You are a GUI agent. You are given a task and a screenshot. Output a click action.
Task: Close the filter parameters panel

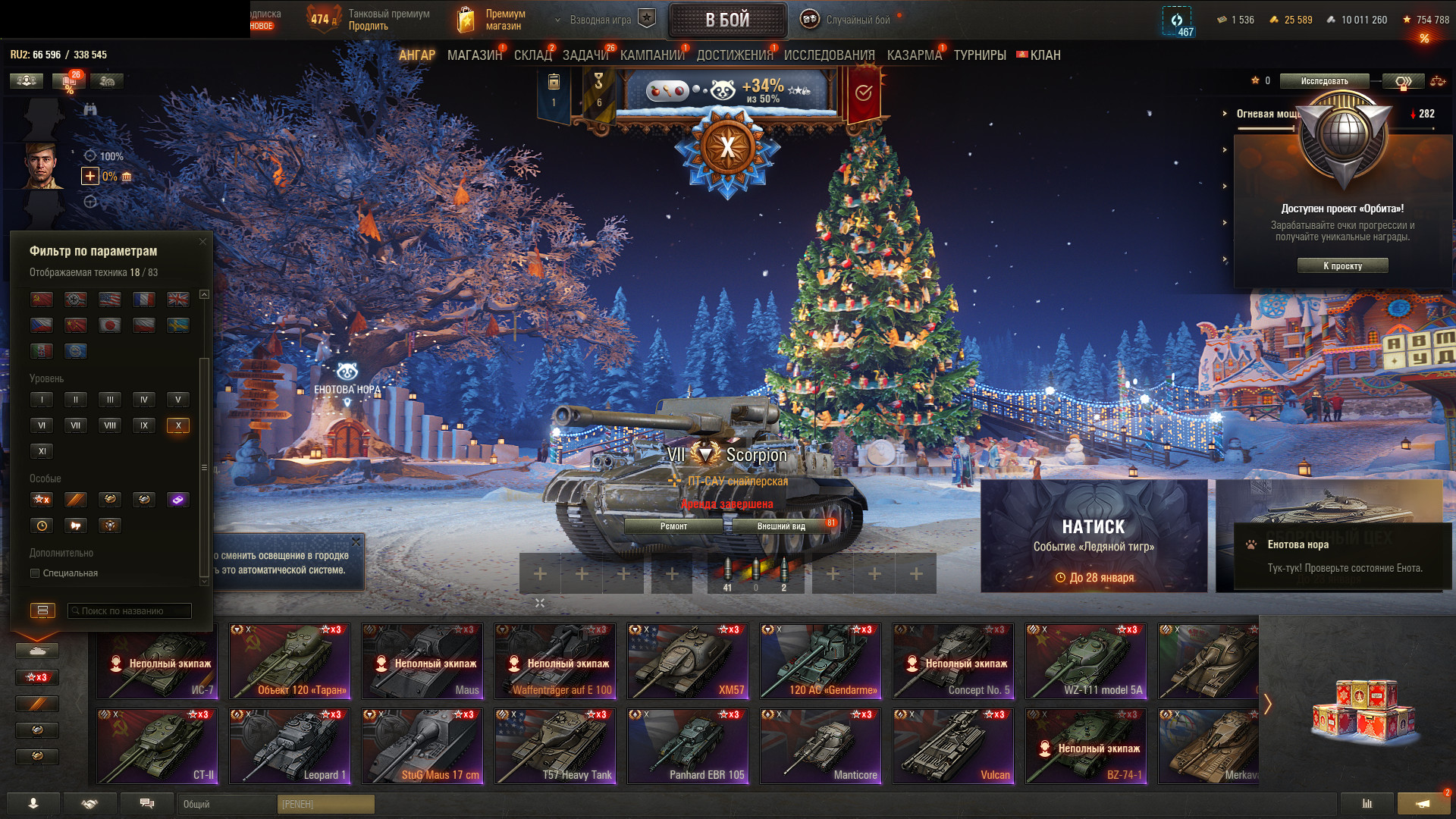[x=202, y=242]
